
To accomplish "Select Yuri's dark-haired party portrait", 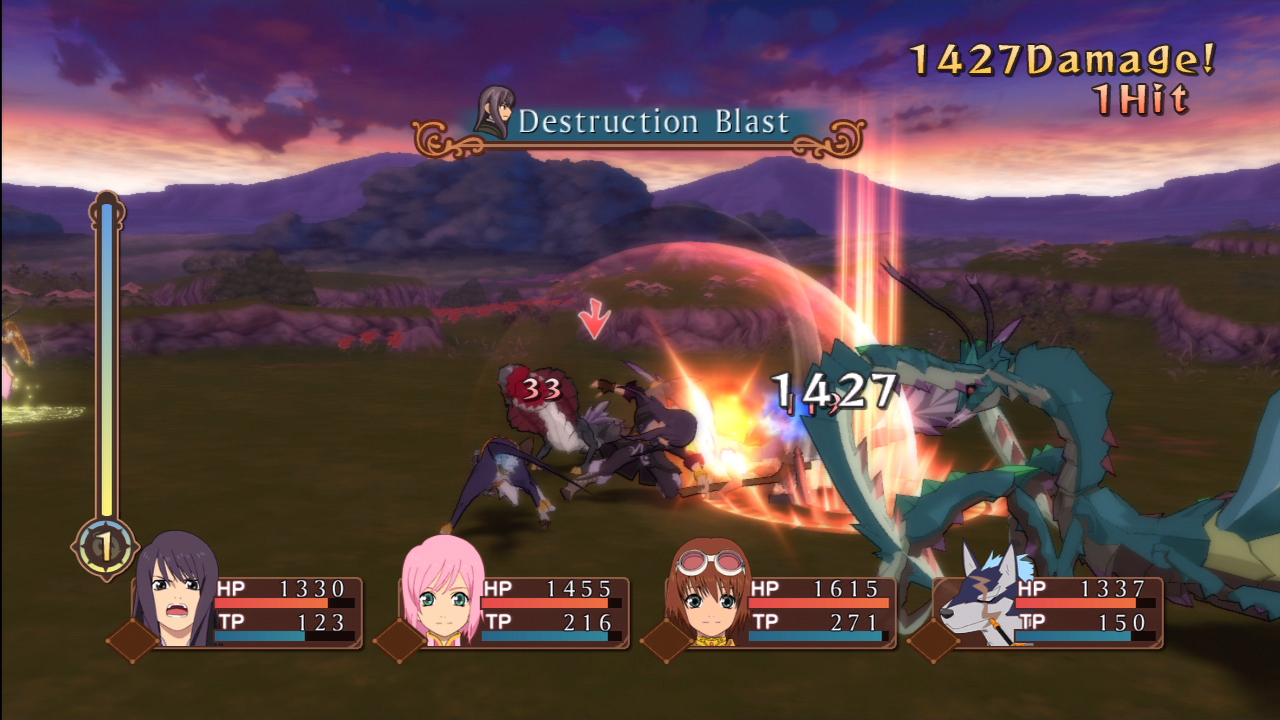I will 176,592.
